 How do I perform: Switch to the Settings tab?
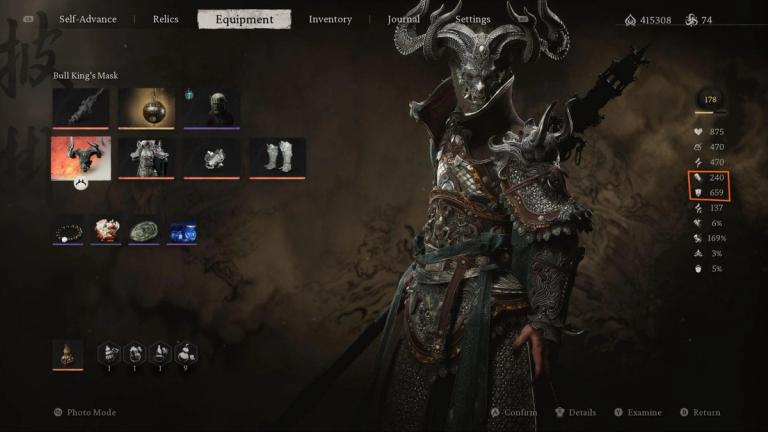click(473, 19)
